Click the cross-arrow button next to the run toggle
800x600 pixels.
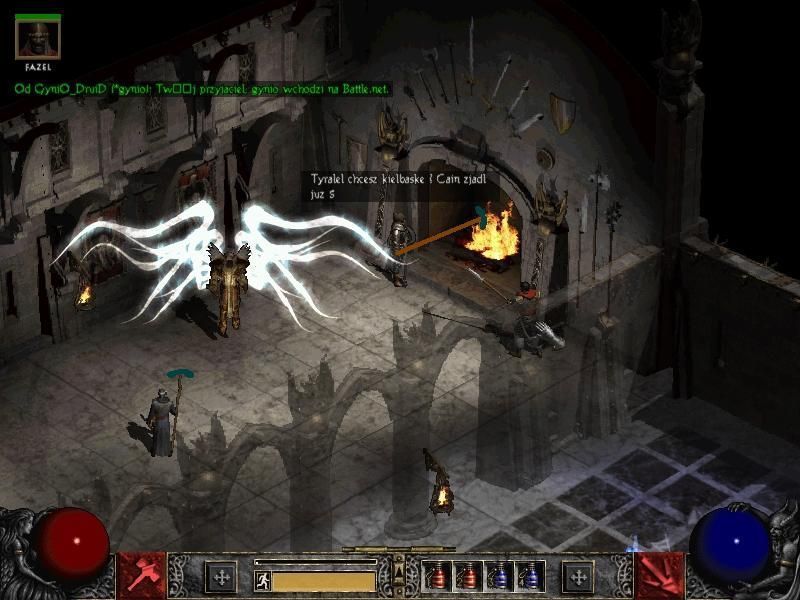pyautogui.click(x=221, y=576)
